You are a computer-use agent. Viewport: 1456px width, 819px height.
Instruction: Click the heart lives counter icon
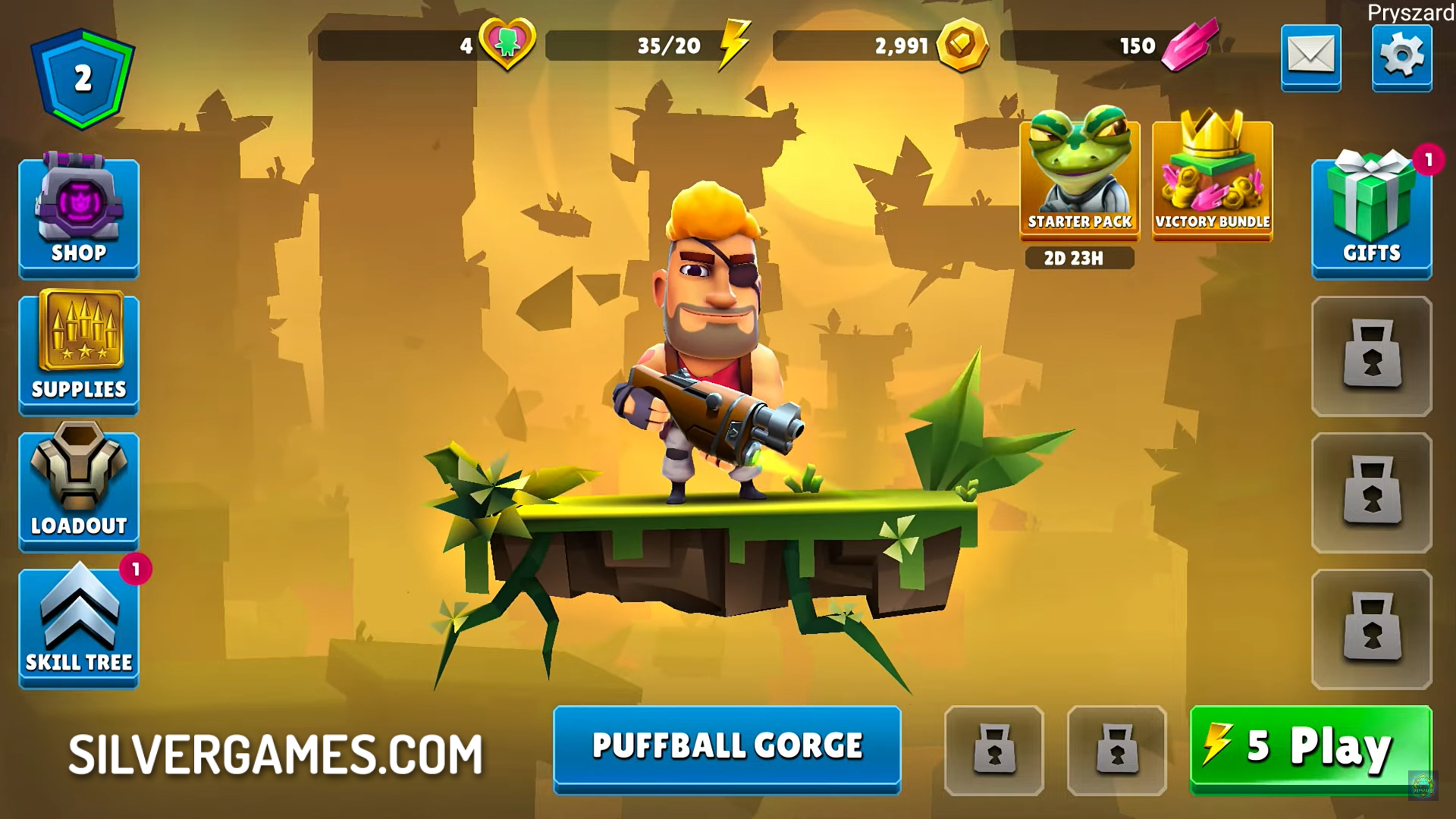pyautogui.click(x=507, y=45)
